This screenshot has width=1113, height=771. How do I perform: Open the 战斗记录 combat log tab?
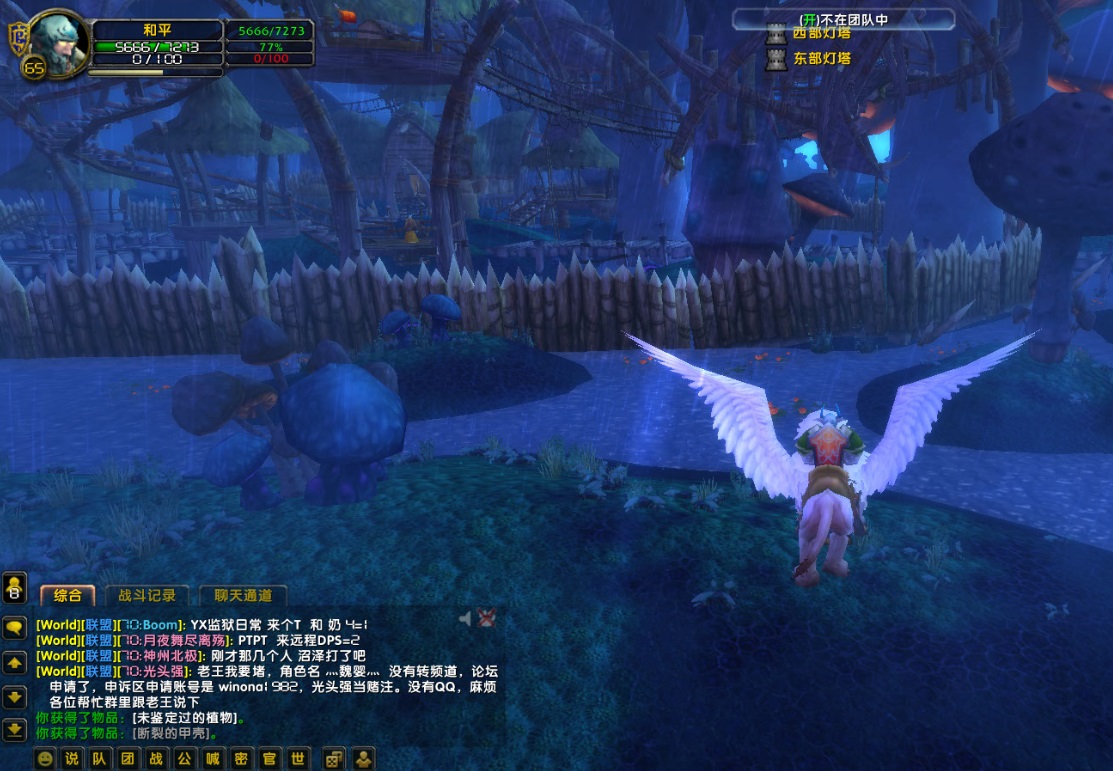[x=147, y=595]
